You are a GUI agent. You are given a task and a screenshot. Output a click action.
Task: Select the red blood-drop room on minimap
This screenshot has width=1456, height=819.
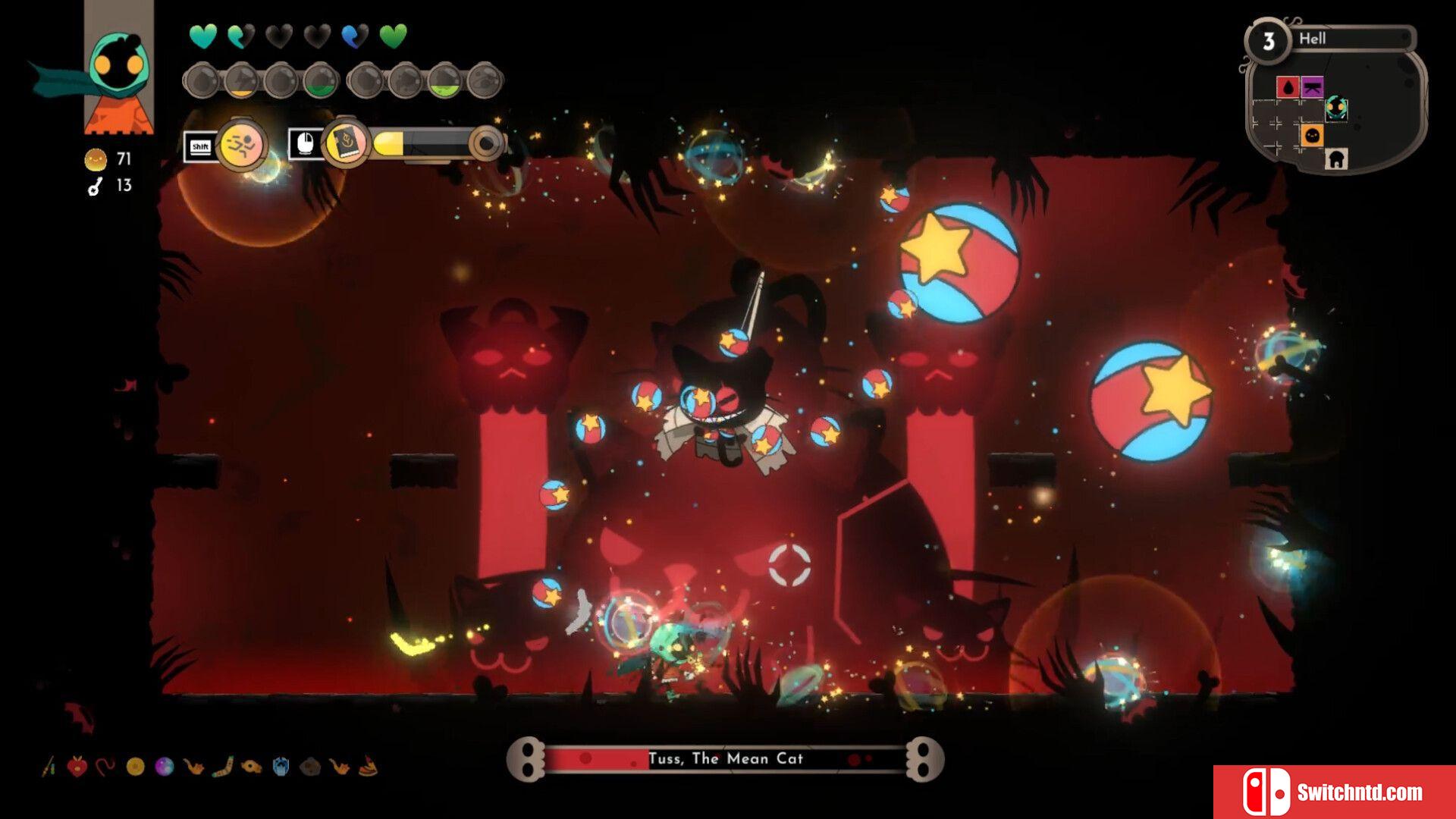pos(1288,87)
